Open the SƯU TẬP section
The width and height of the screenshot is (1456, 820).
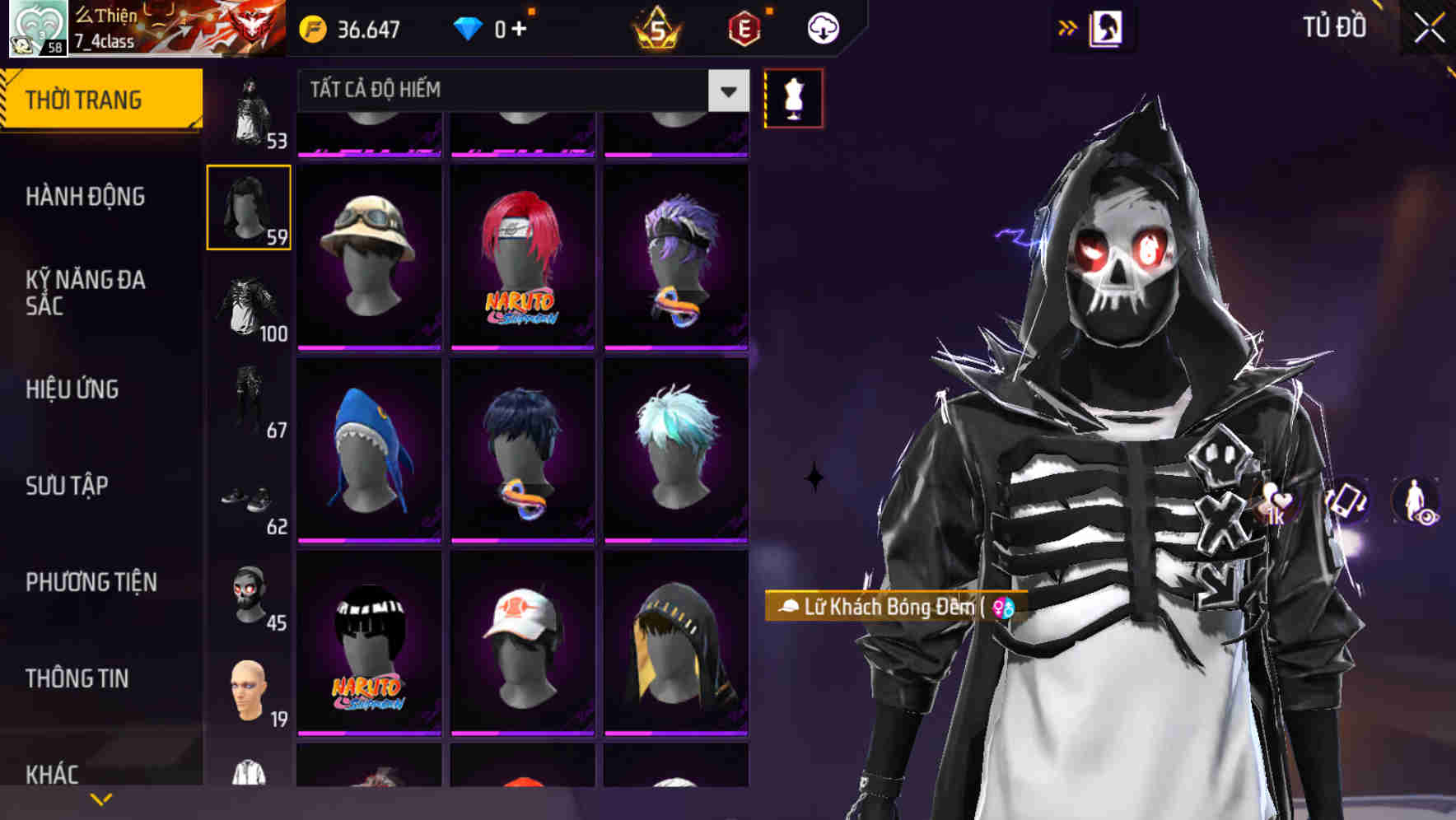point(66,487)
